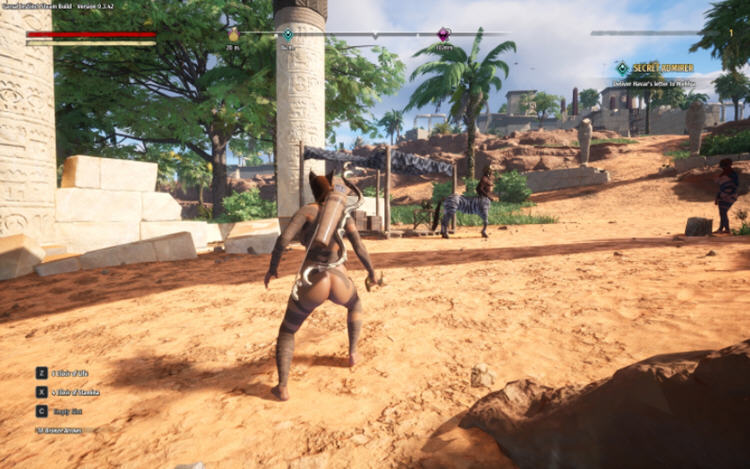Select the Elixir of Stamina quick slot

click(42, 392)
